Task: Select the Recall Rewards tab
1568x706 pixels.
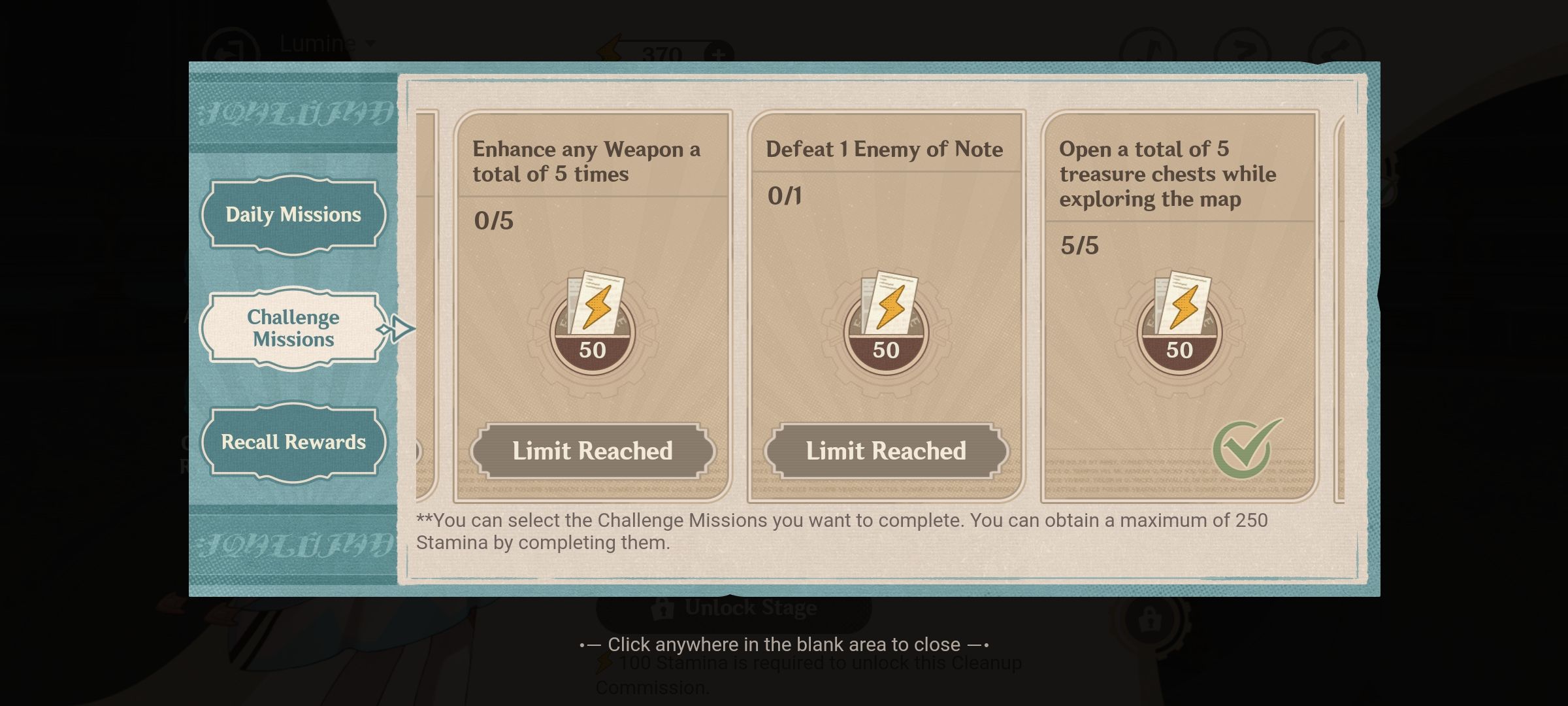Action: click(x=294, y=441)
